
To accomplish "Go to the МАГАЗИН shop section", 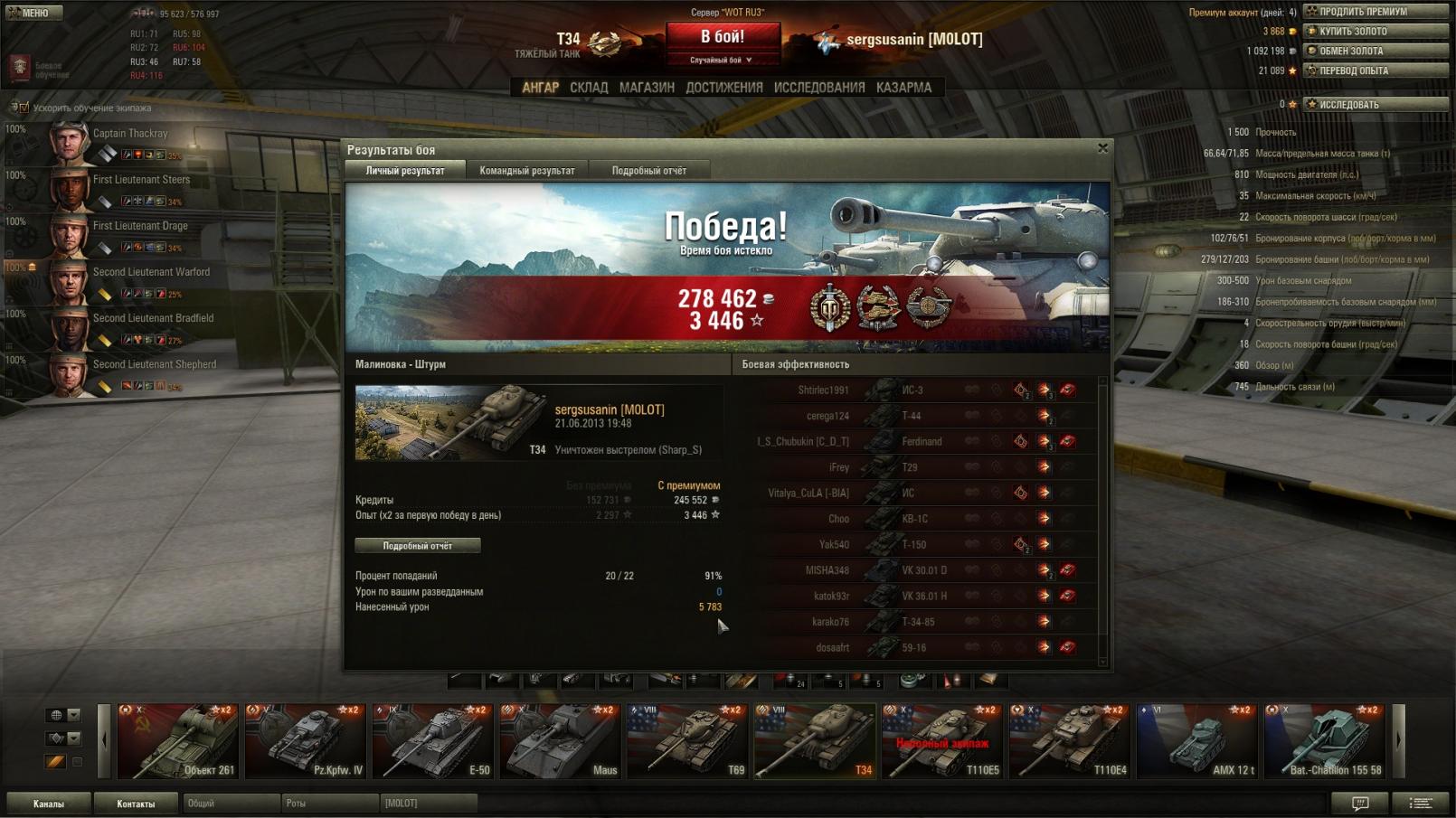I will coord(647,88).
